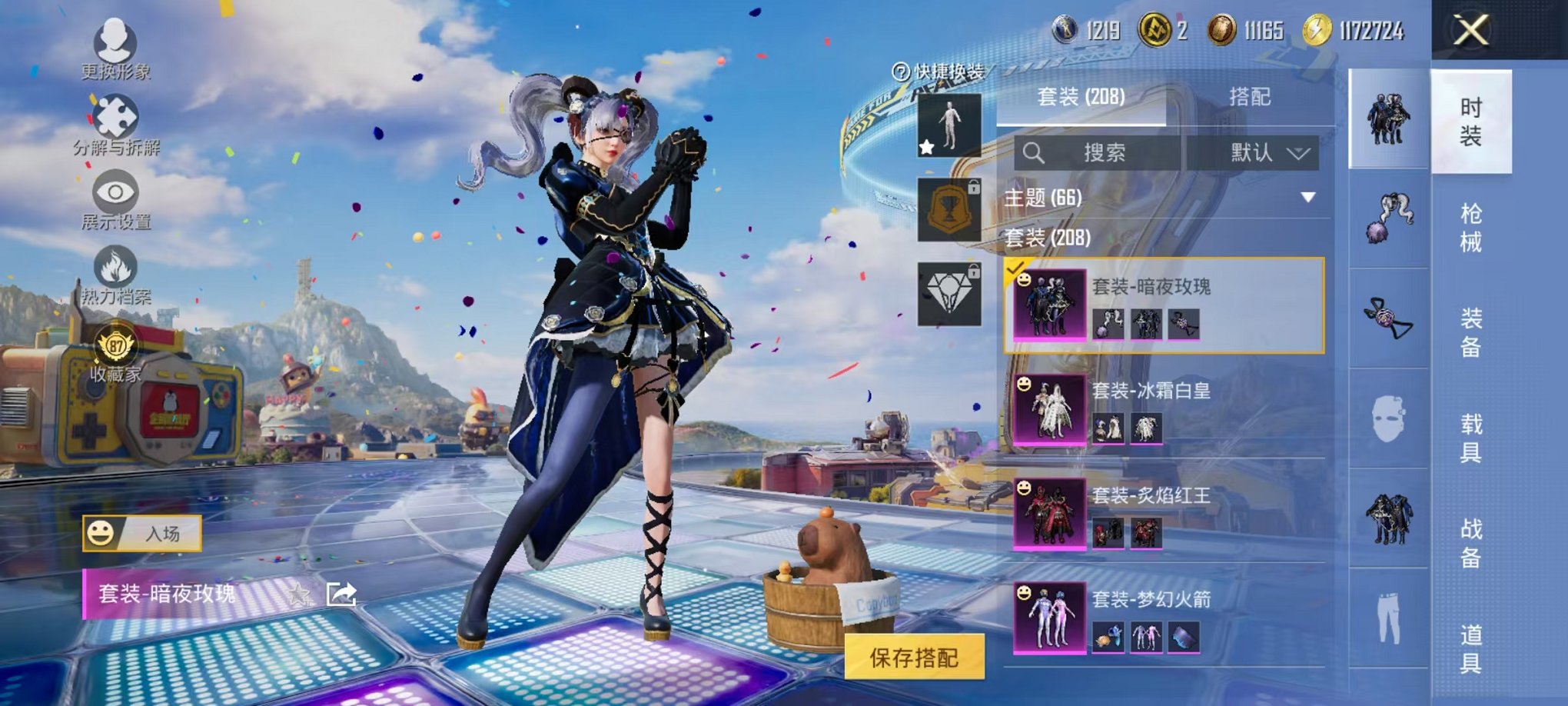The width and height of the screenshot is (1568, 706).
Task: Open 分解与拆解 puzzle piece option
Action: click(x=115, y=123)
